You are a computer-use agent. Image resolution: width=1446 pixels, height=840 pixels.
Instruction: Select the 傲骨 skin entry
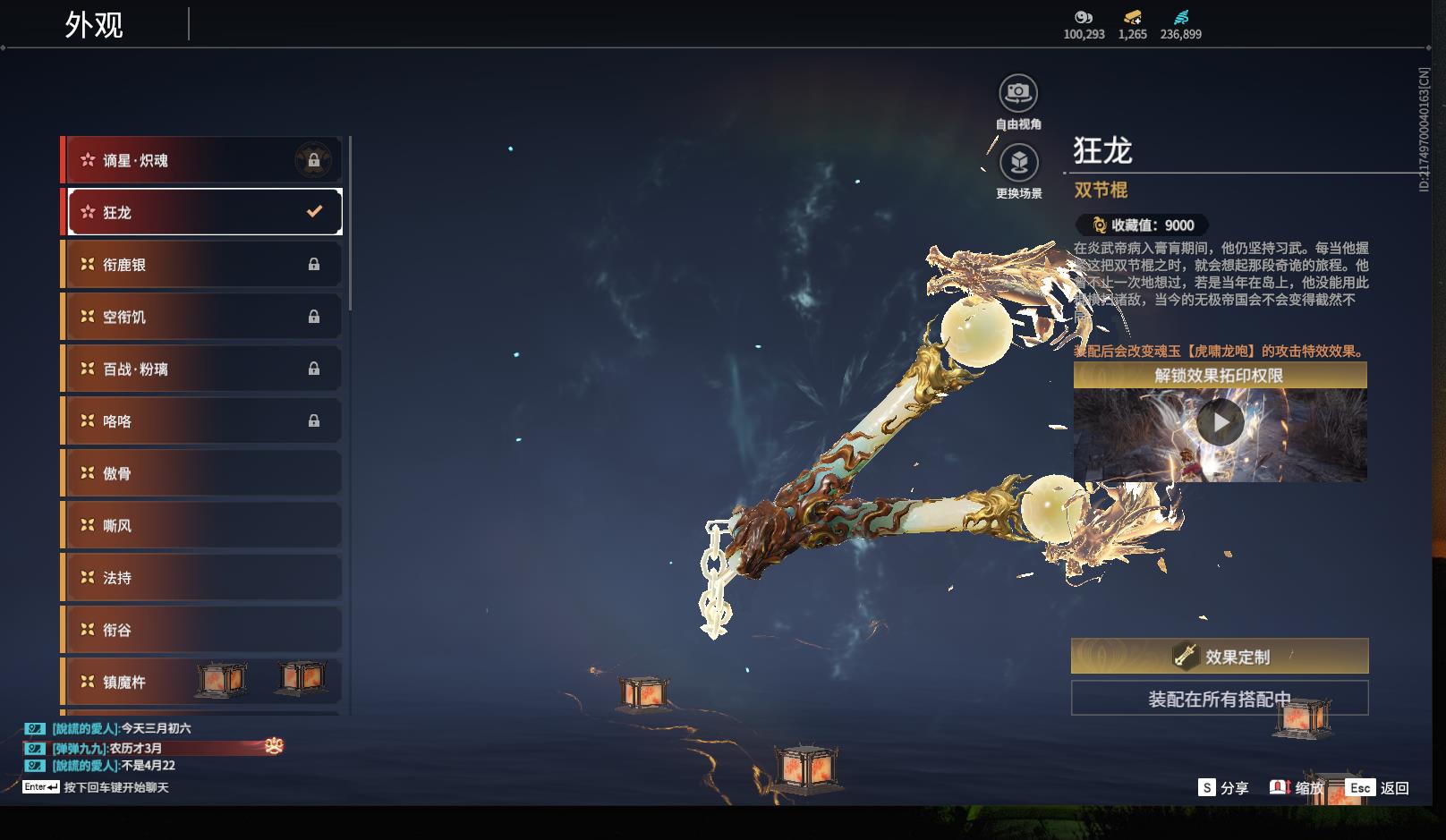[202, 473]
